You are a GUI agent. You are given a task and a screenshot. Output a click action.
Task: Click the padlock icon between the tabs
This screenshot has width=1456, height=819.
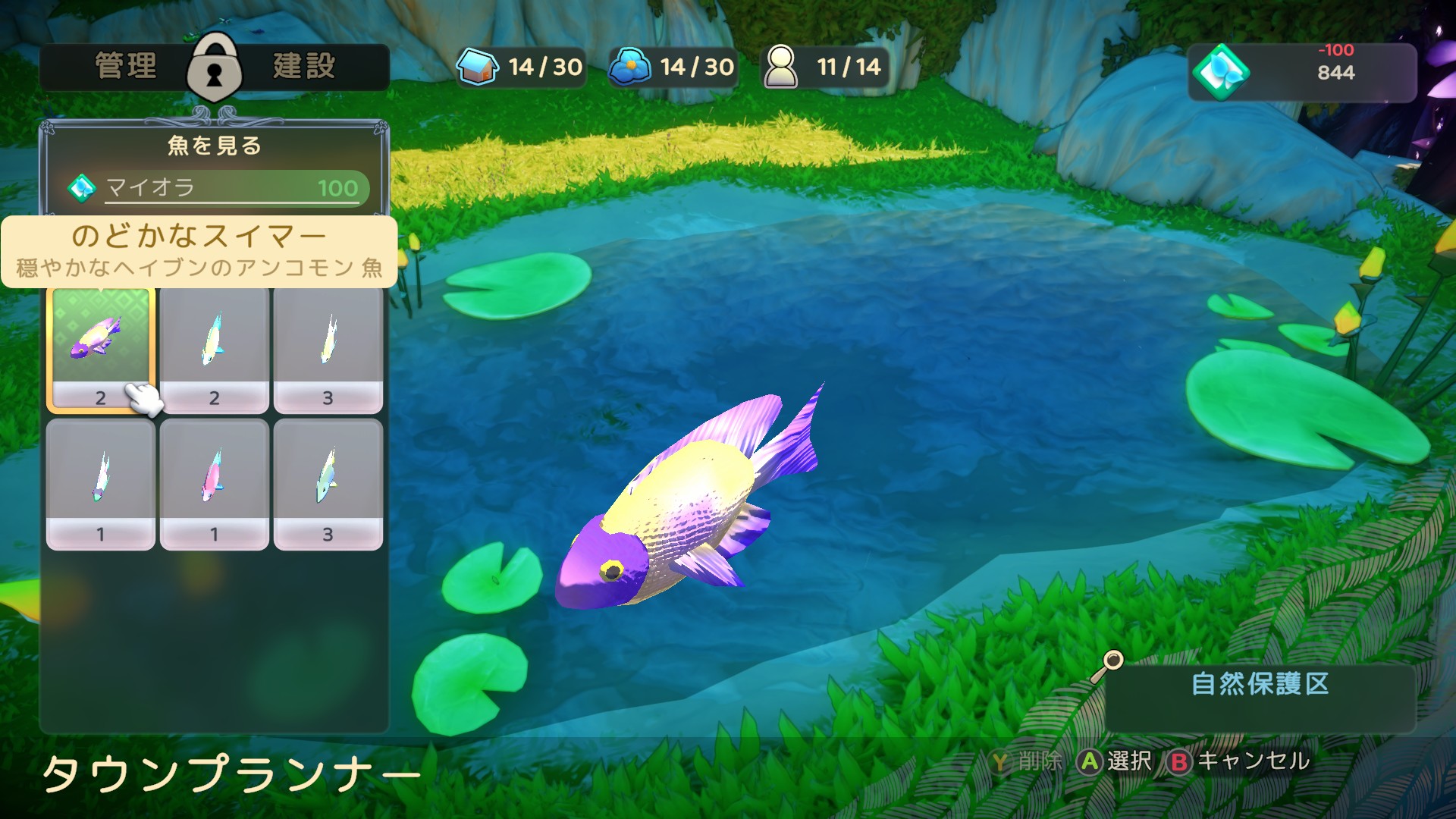click(215, 68)
